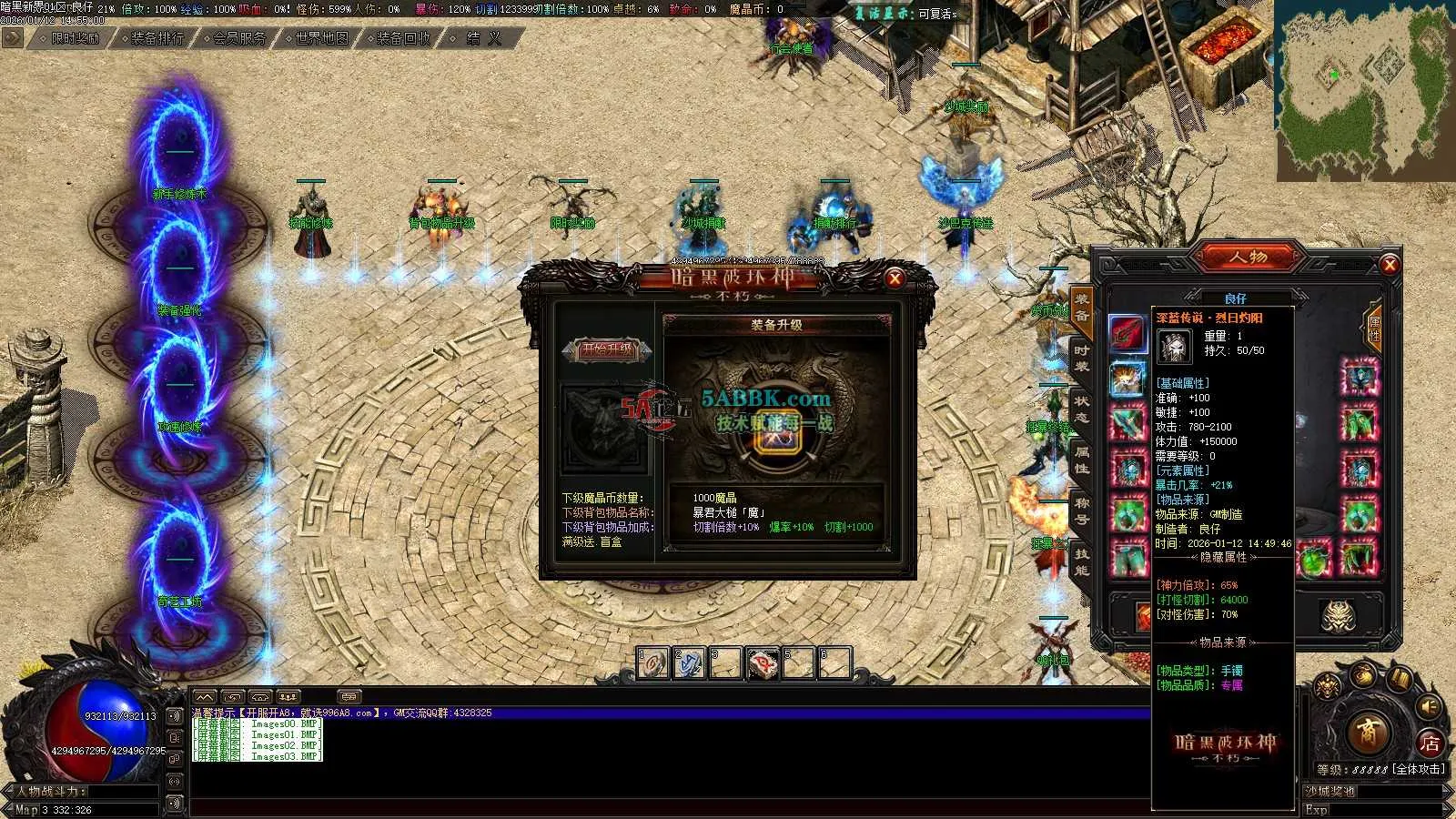The height and width of the screenshot is (819, 1456).
Task: Open the 商 shop round button
Action: click(x=1366, y=732)
